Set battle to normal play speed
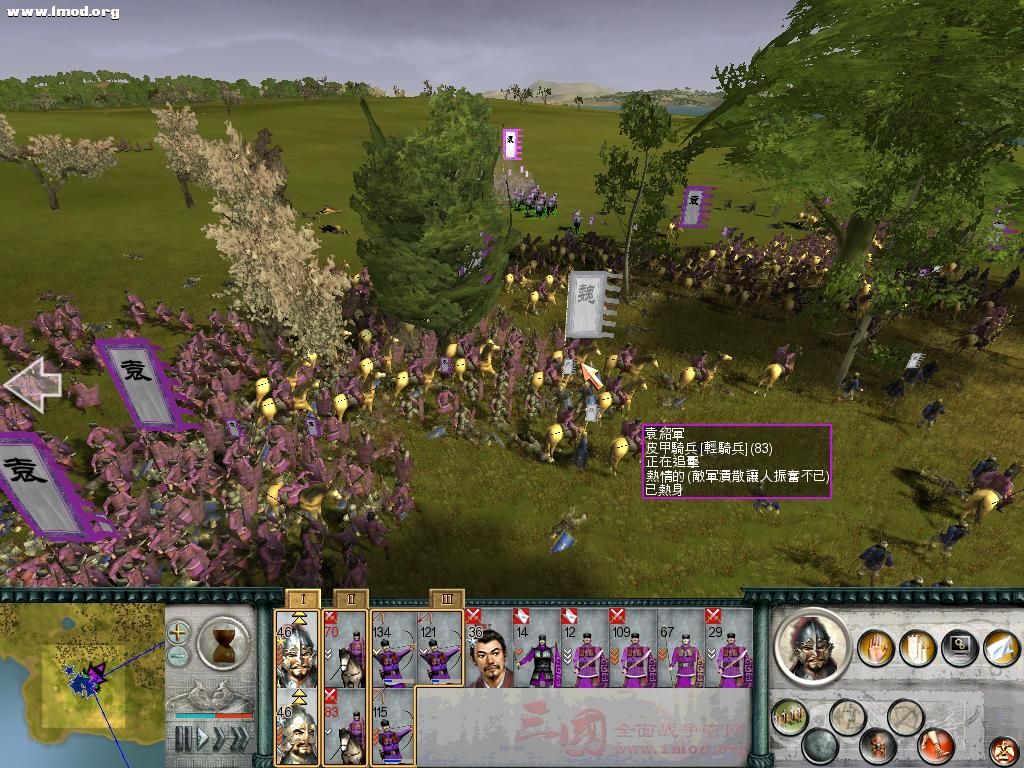The height and width of the screenshot is (768, 1024). 203,739
